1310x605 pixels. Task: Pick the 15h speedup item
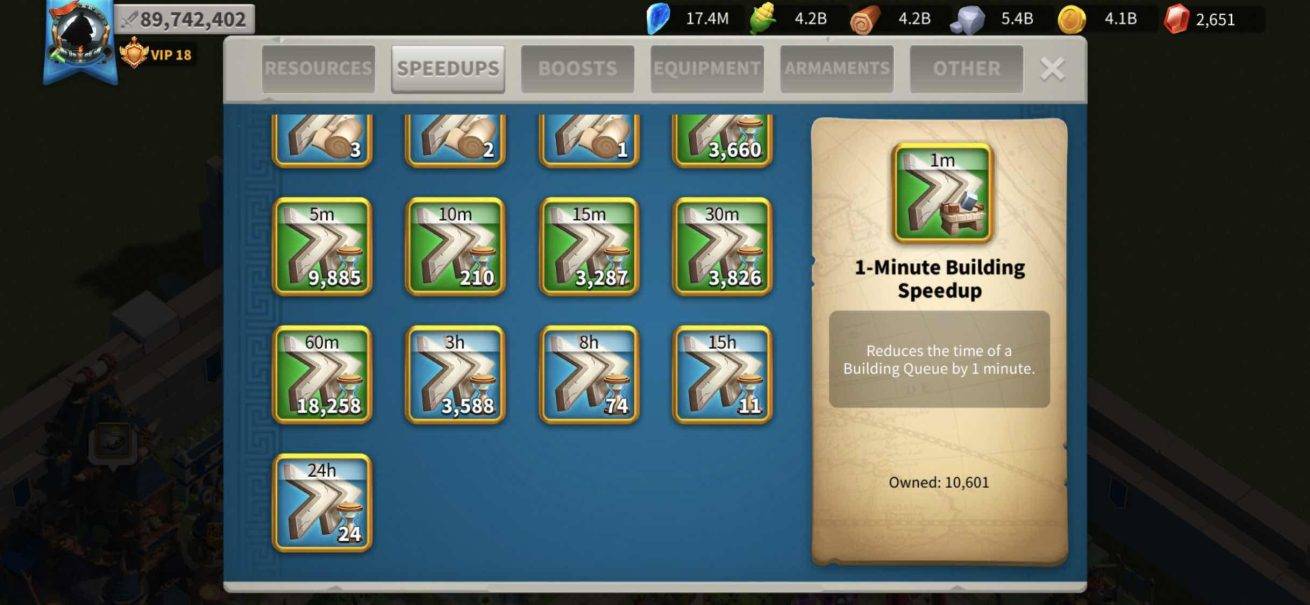pos(722,374)
